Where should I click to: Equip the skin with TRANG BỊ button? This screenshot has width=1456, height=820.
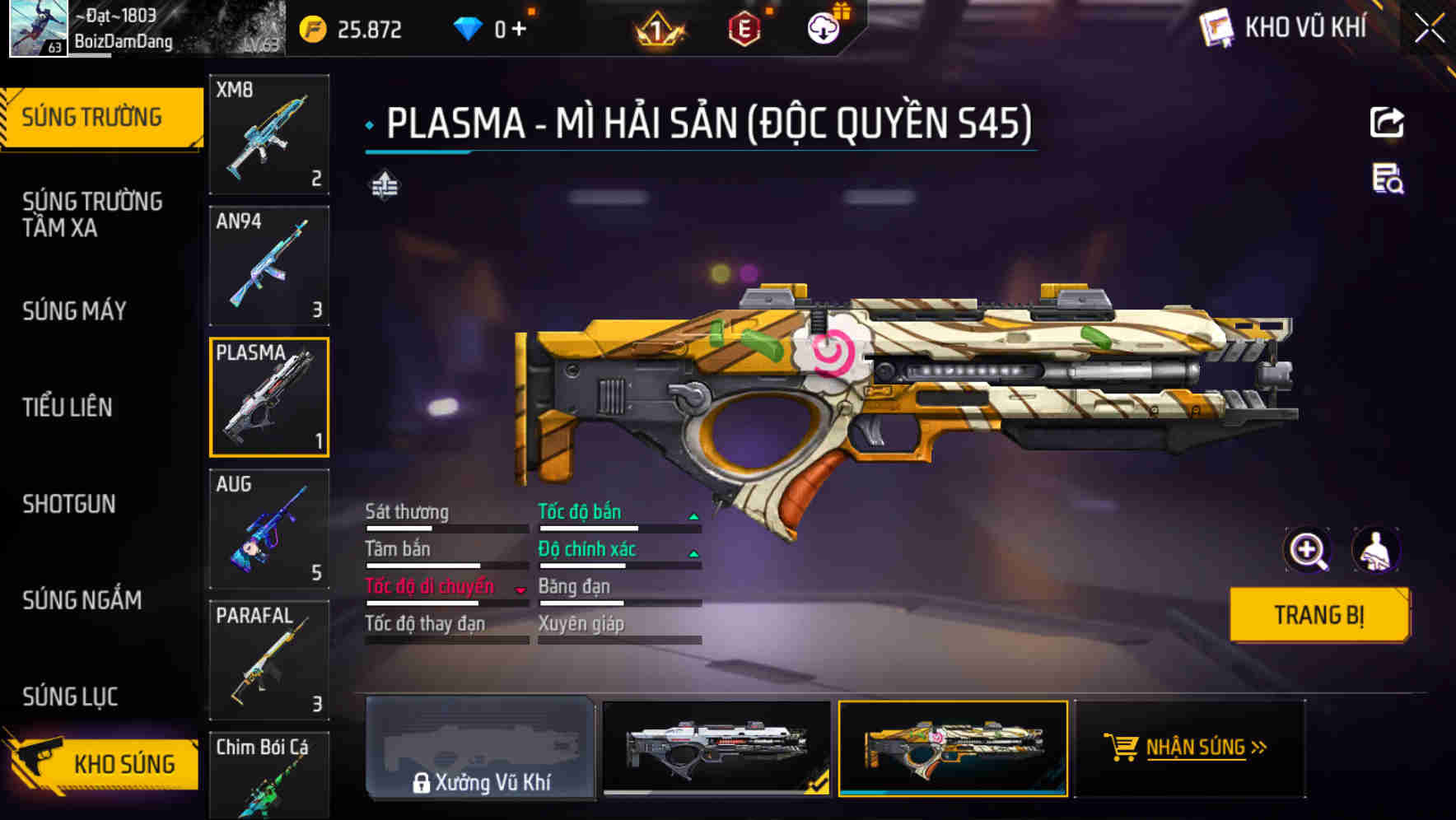coord(1318,615)
